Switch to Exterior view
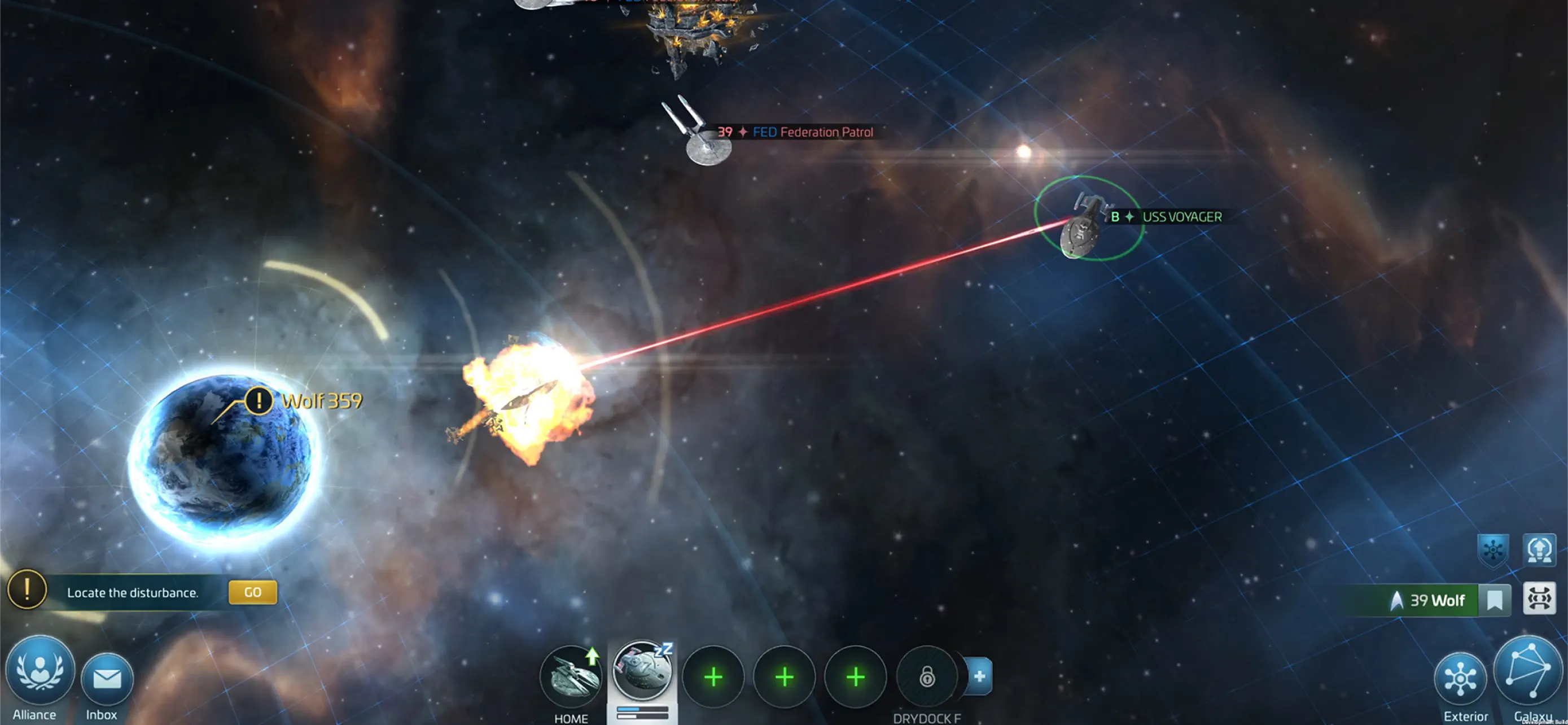 1462,679
